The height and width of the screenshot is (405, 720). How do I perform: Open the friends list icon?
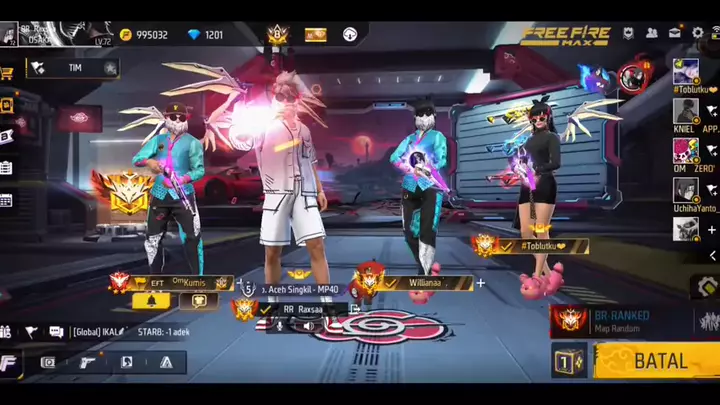[x=652, y=33]
